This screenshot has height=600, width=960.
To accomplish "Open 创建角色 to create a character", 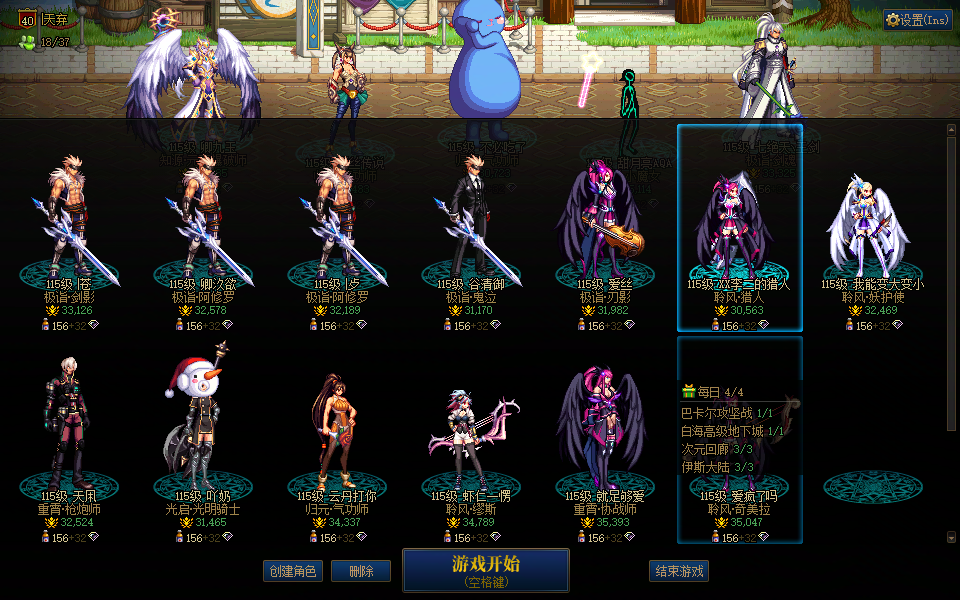I will 293,571.
